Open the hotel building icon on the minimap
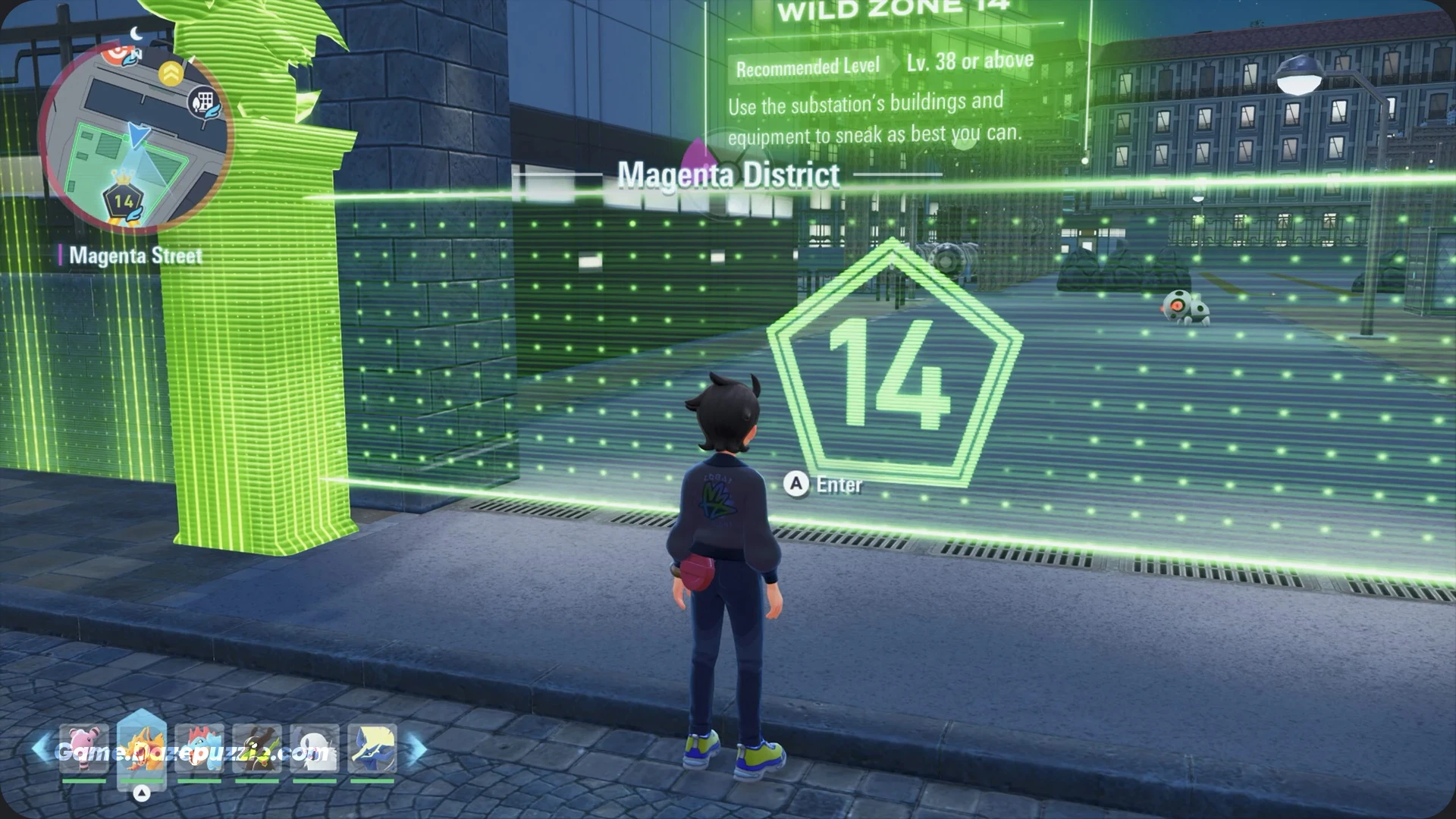The width and height of the screenshot is (1456, 819). [203, 101]
